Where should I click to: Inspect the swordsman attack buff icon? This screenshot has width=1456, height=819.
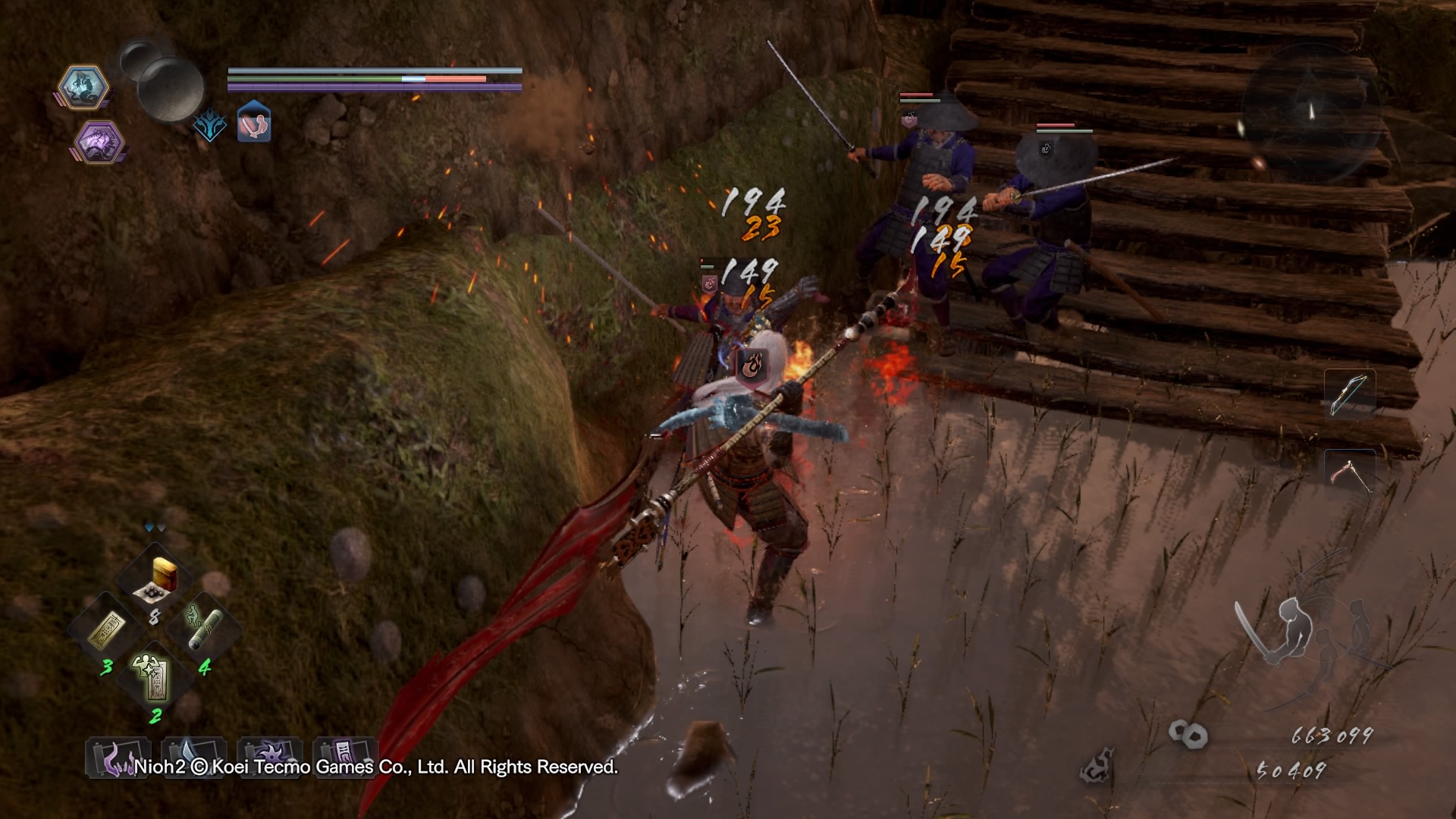click(255, 124)
